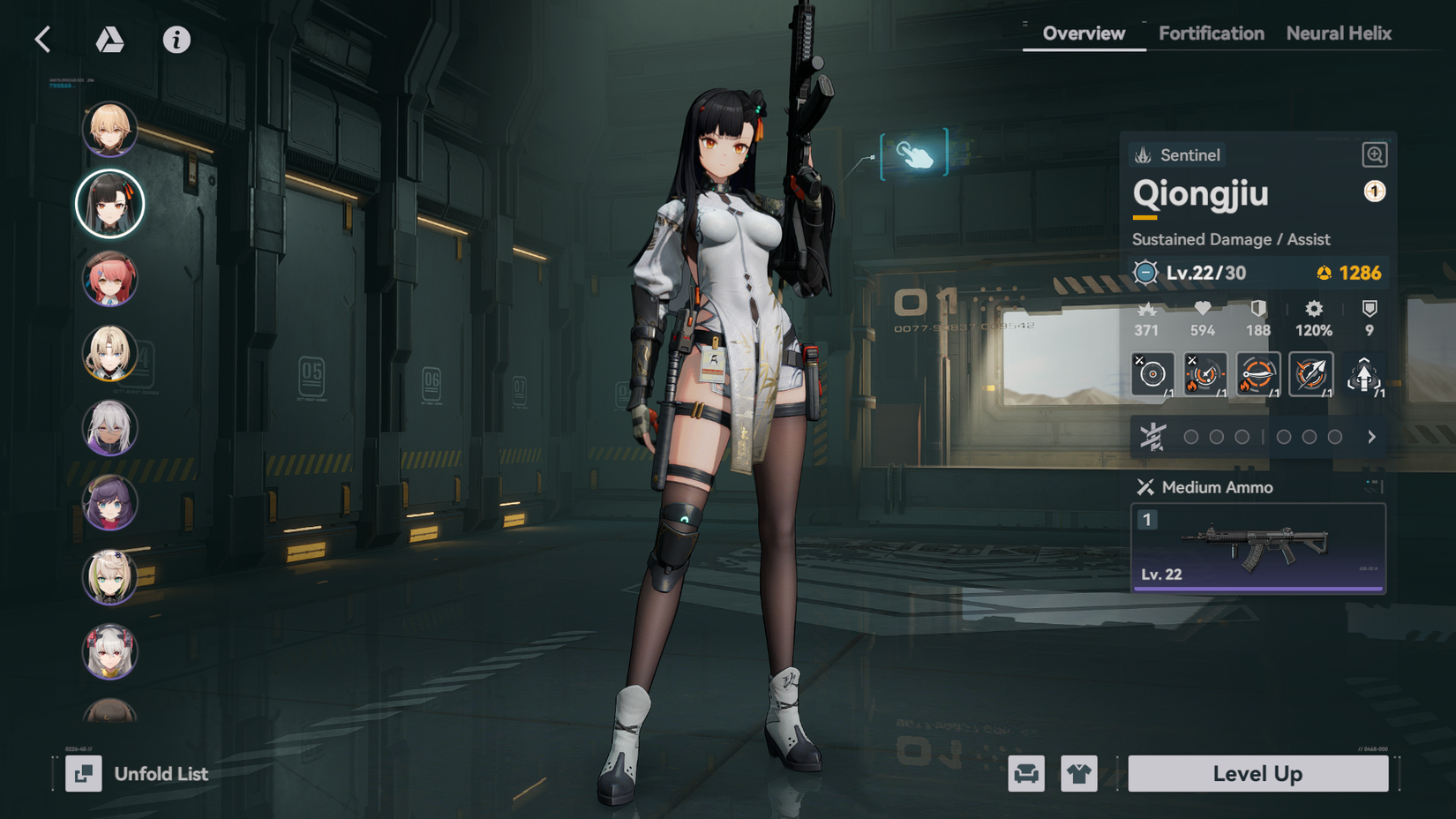
Task: Select the basic attack skill icon
Action: [x=1153, y=373]
